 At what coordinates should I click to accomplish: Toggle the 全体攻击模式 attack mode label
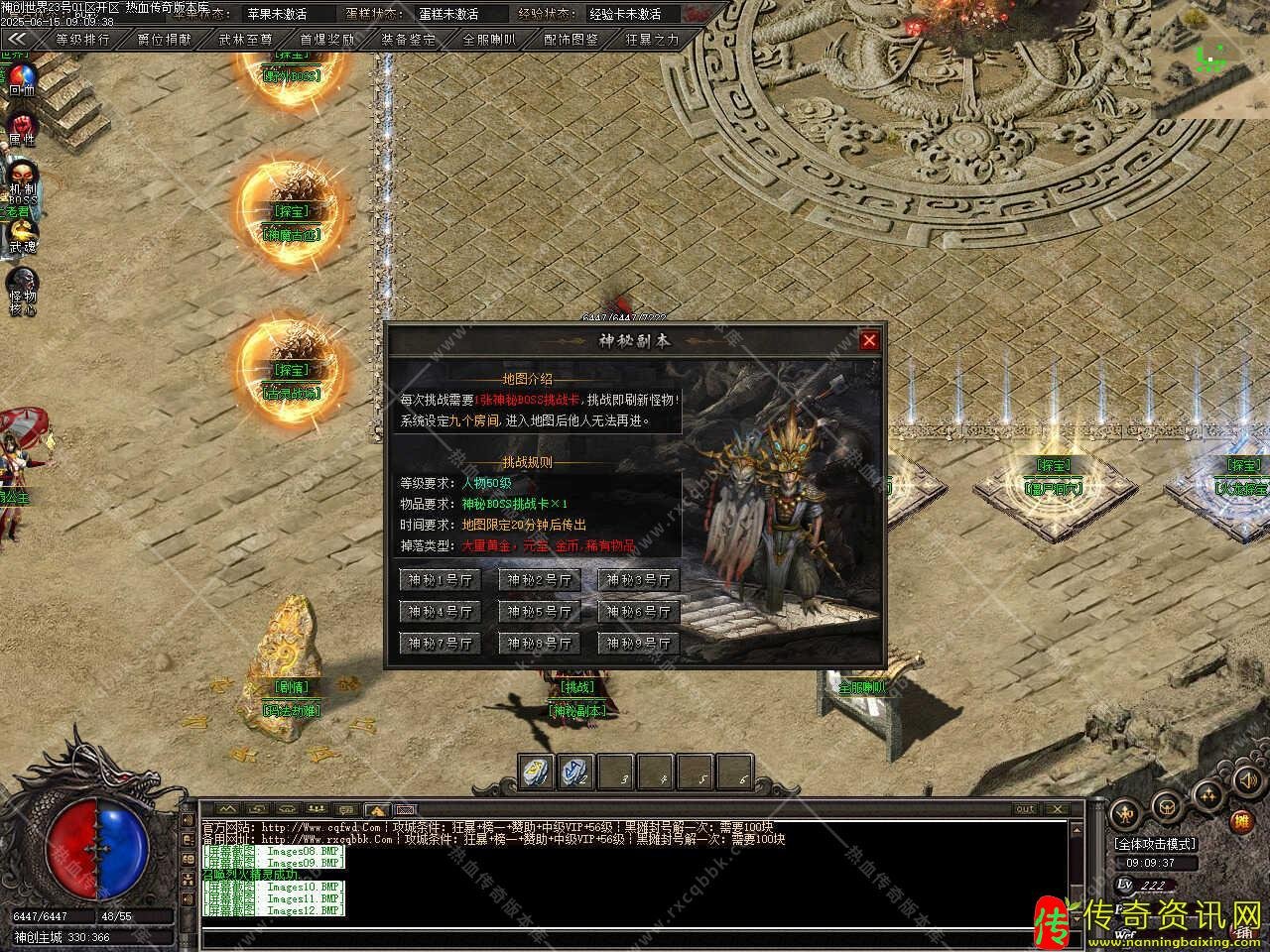pyautogui.click(x=1155, y=844)
